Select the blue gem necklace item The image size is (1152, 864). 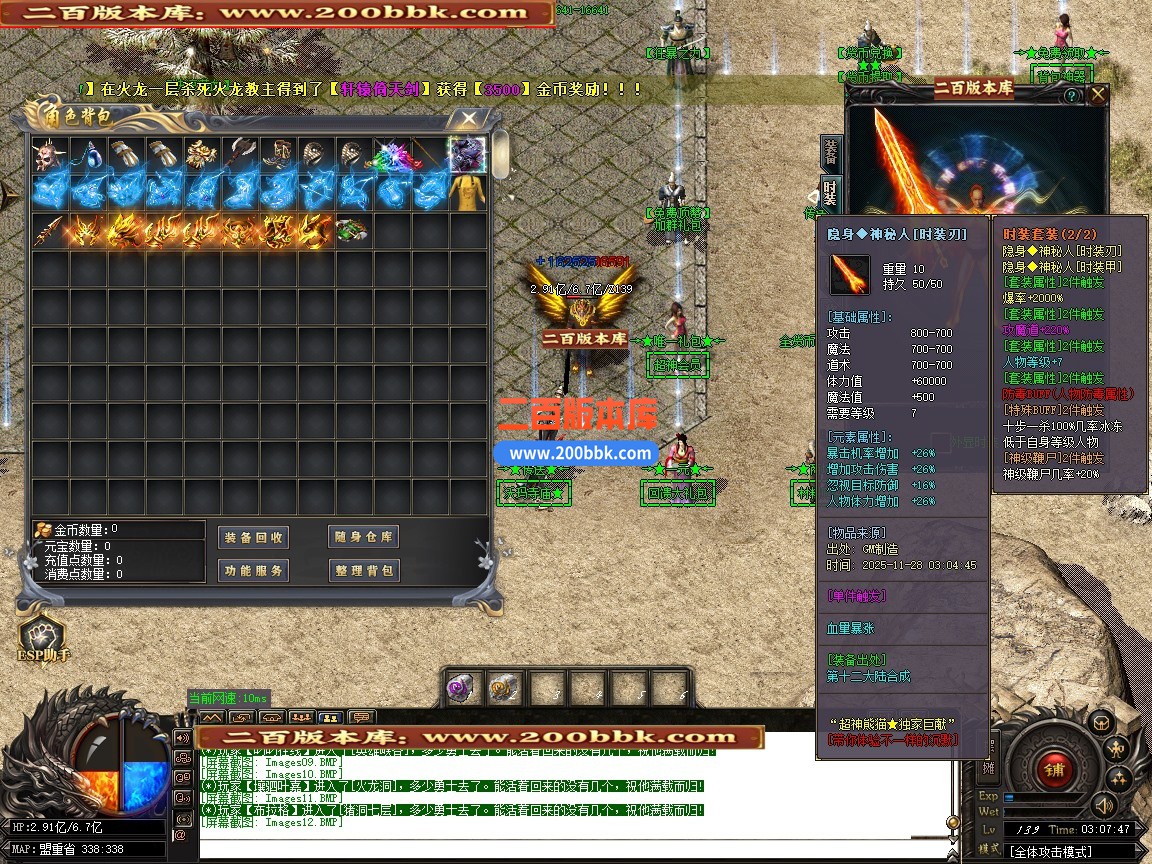[x=88, y=155]
